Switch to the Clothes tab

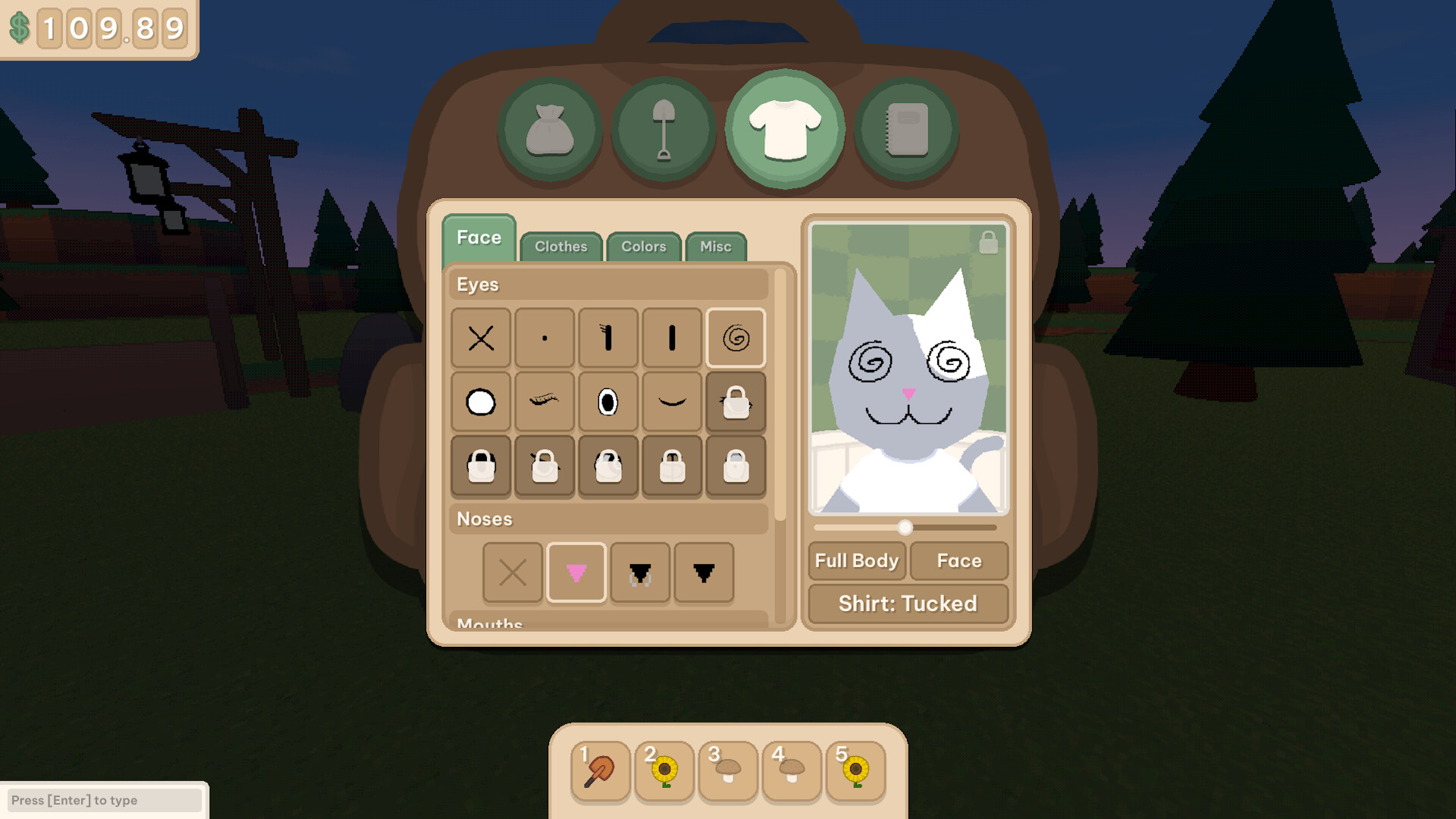click(561, 246)
